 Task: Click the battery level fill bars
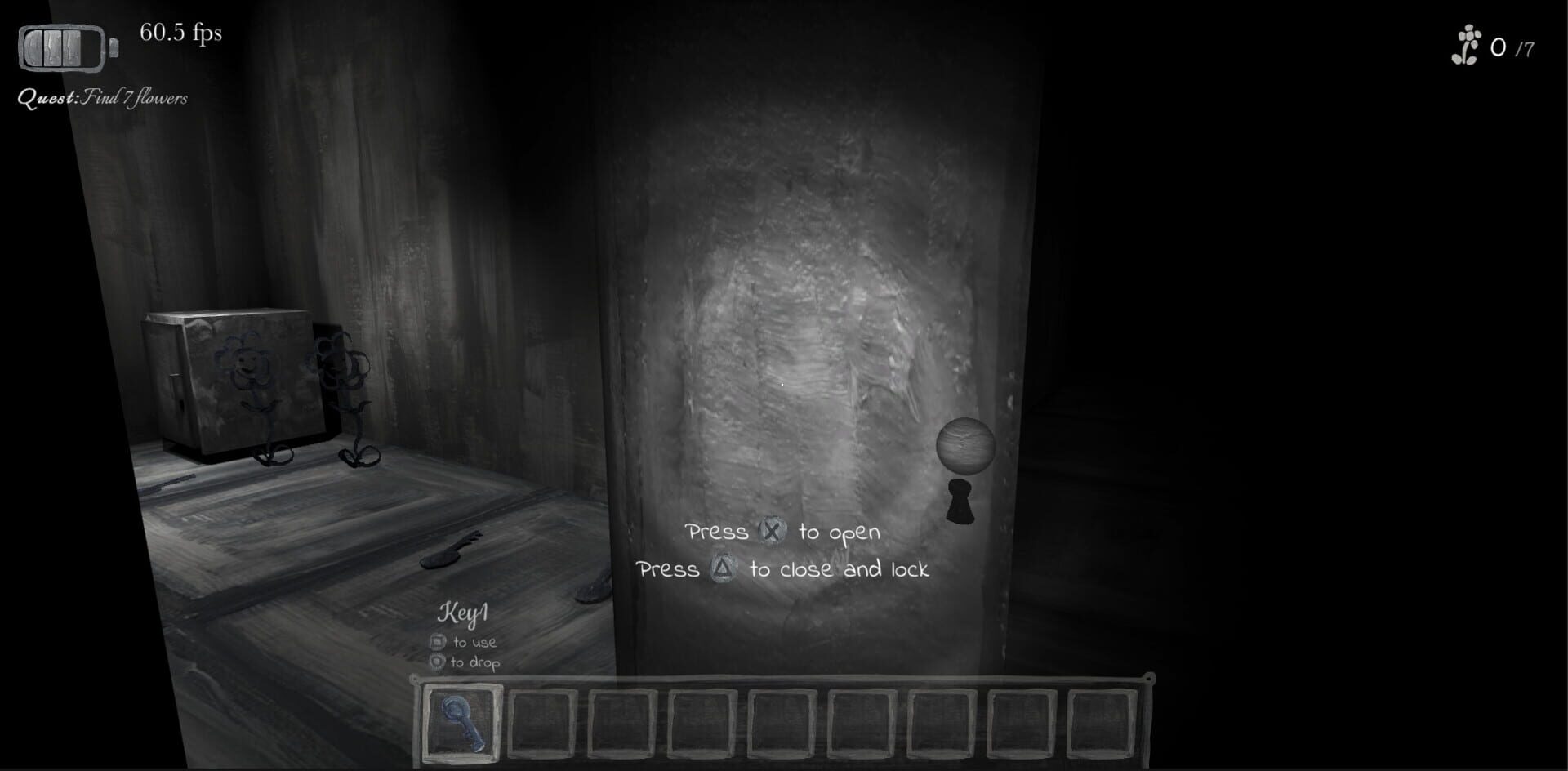53,47
